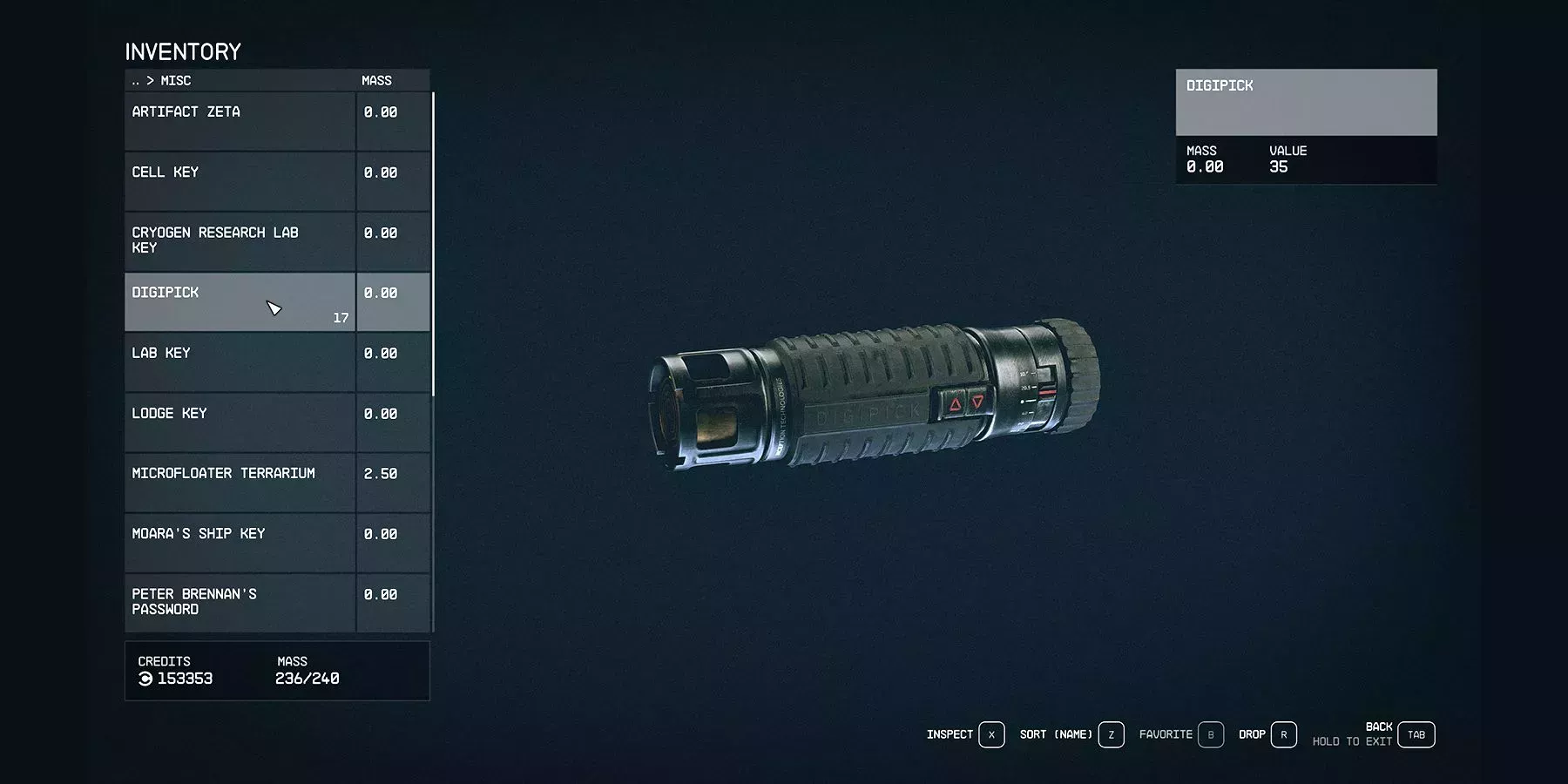
Task: Click Back to leave the inventory
Action: click(1416, 735)
